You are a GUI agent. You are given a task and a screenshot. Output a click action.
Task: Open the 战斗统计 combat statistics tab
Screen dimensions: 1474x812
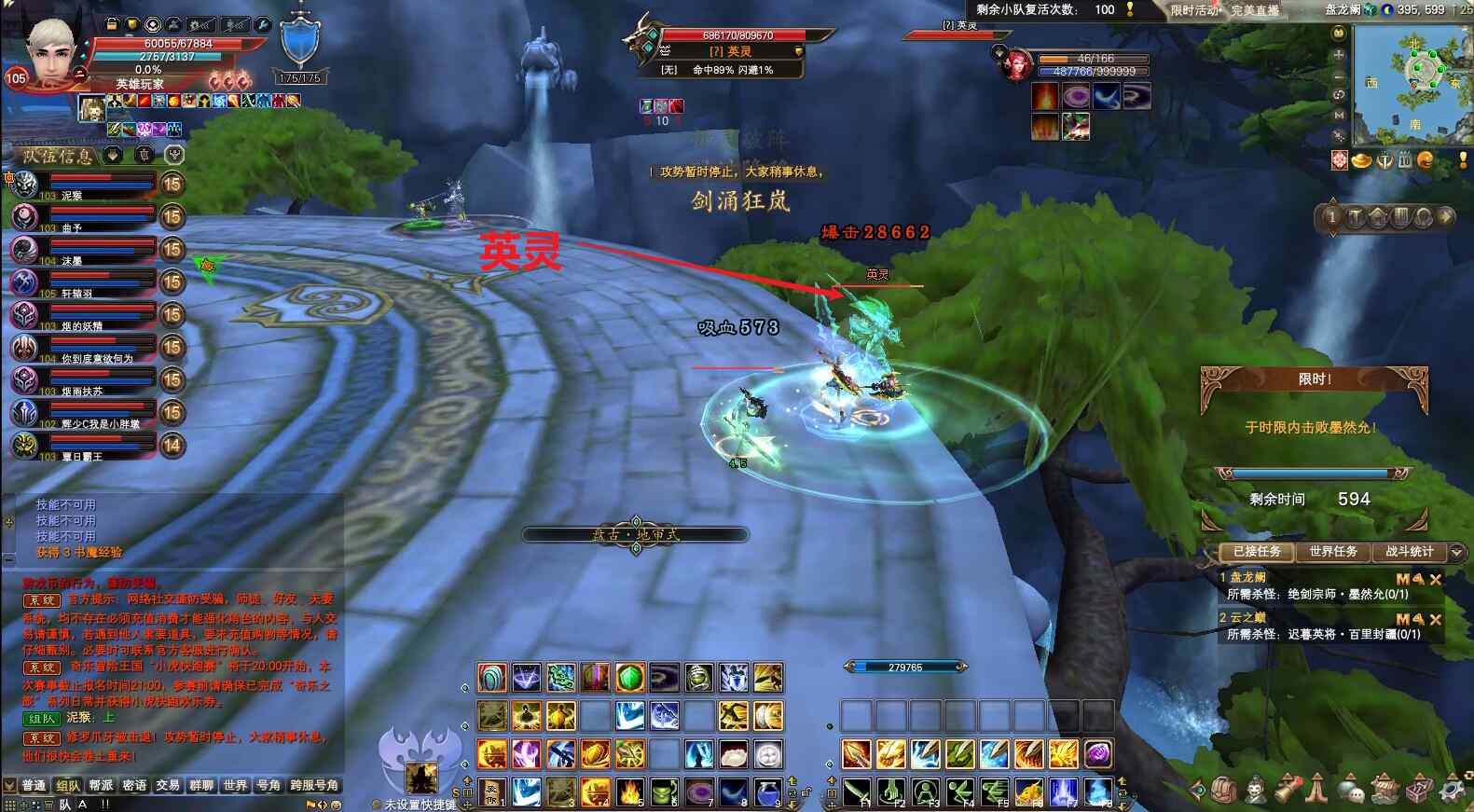click(x=1409, y=551)
